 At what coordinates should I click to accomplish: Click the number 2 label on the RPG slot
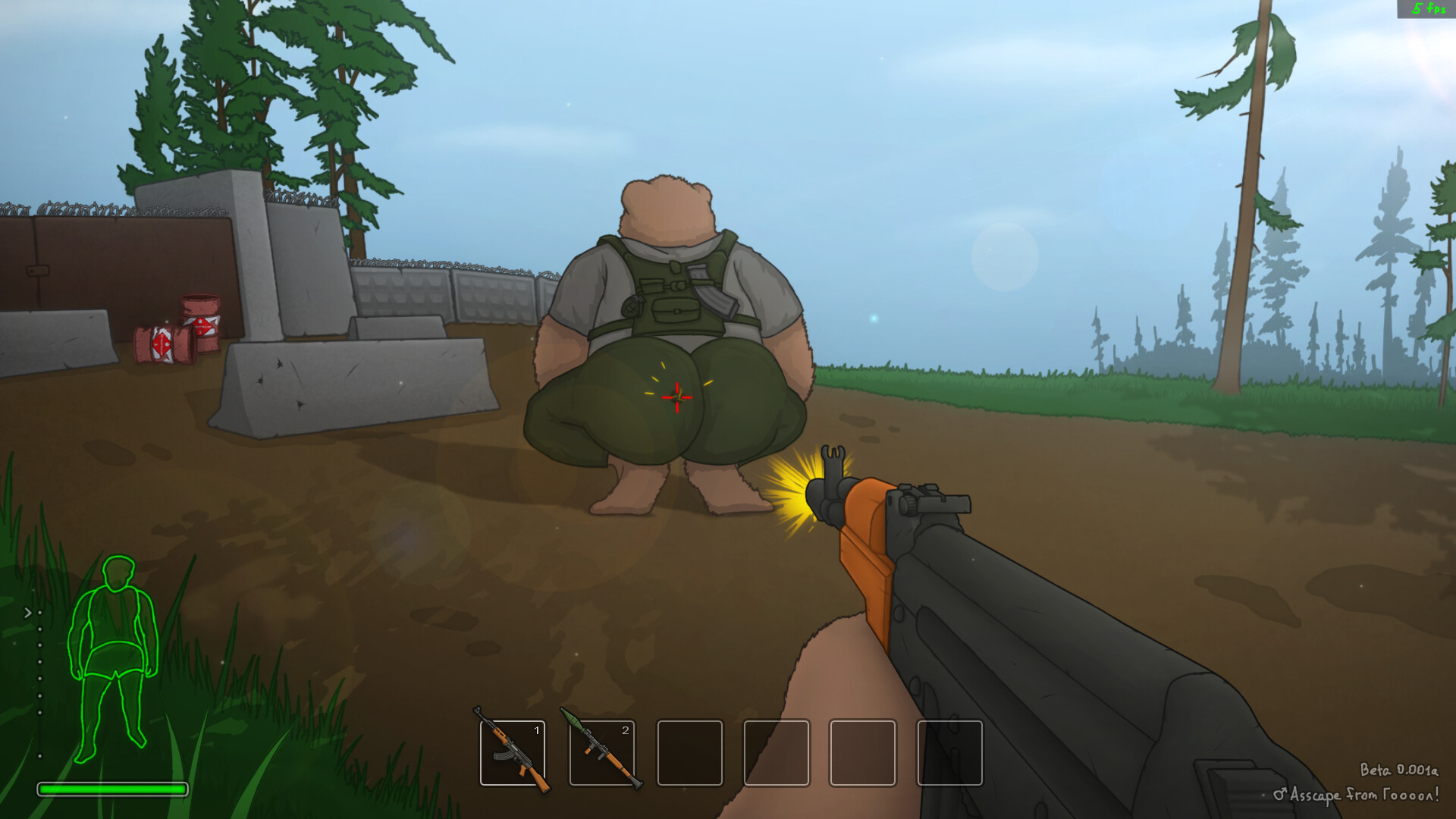click(626, 732)
